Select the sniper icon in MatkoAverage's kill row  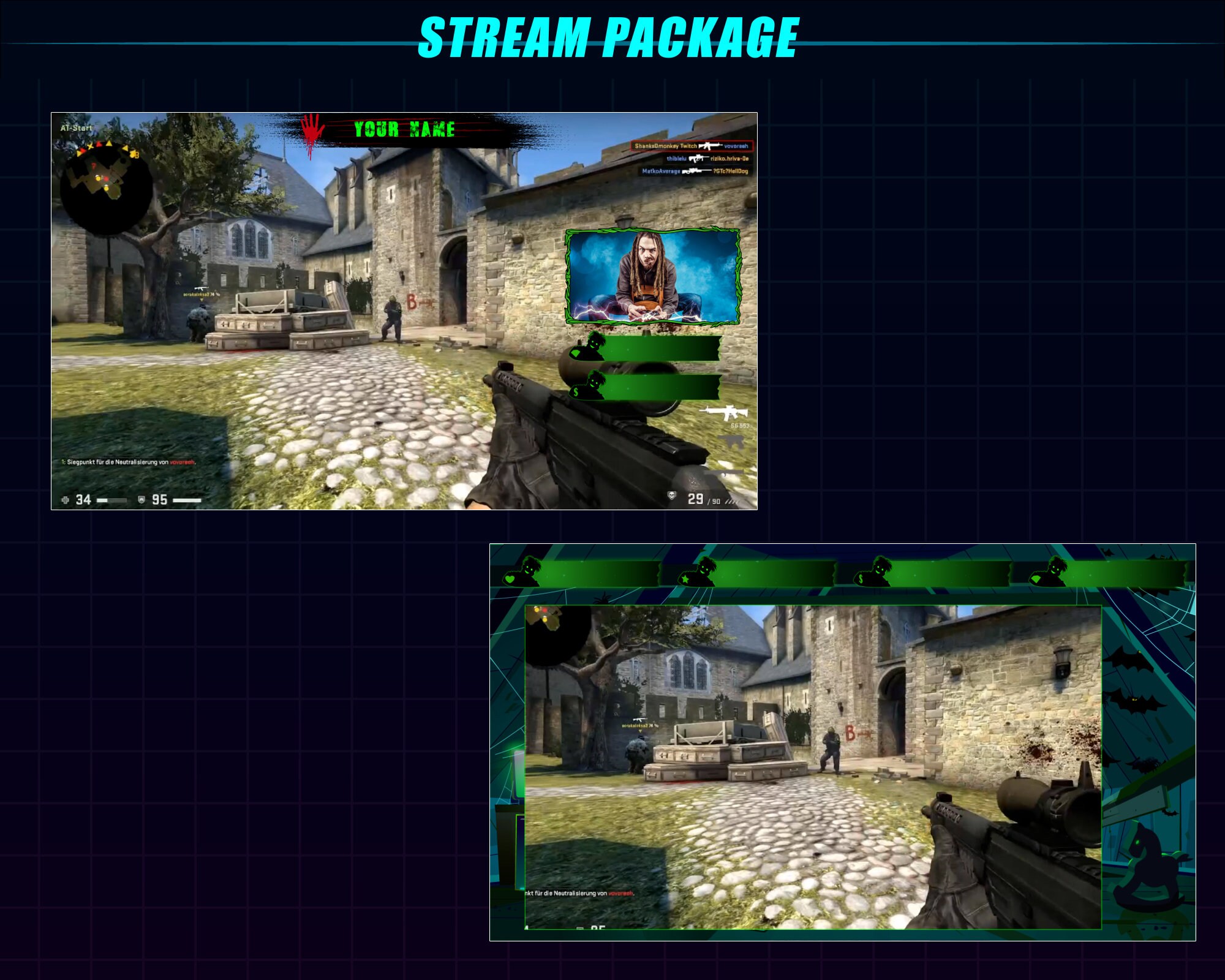695,171
